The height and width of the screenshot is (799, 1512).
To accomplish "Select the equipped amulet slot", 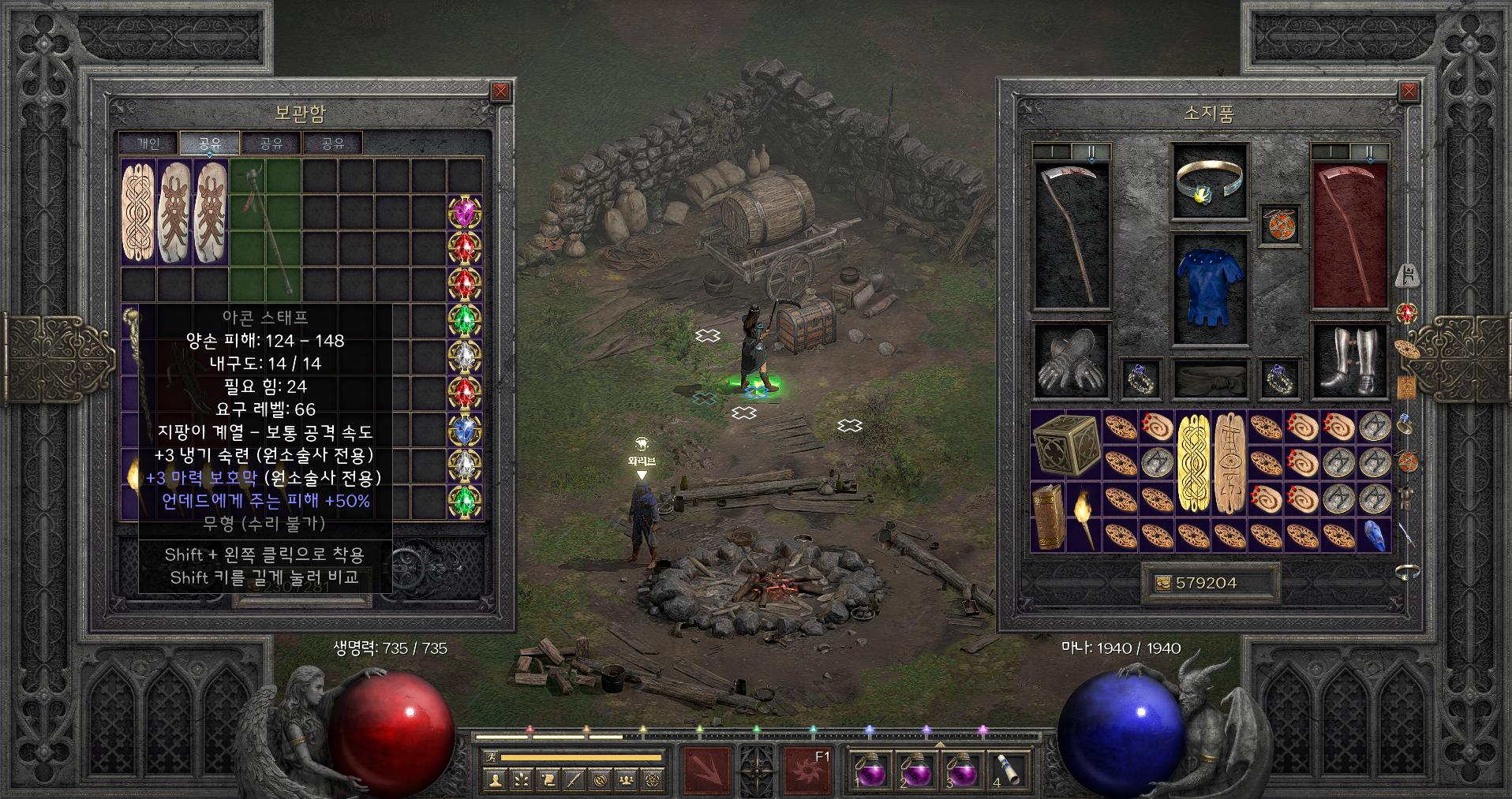I will point(1279,226).
